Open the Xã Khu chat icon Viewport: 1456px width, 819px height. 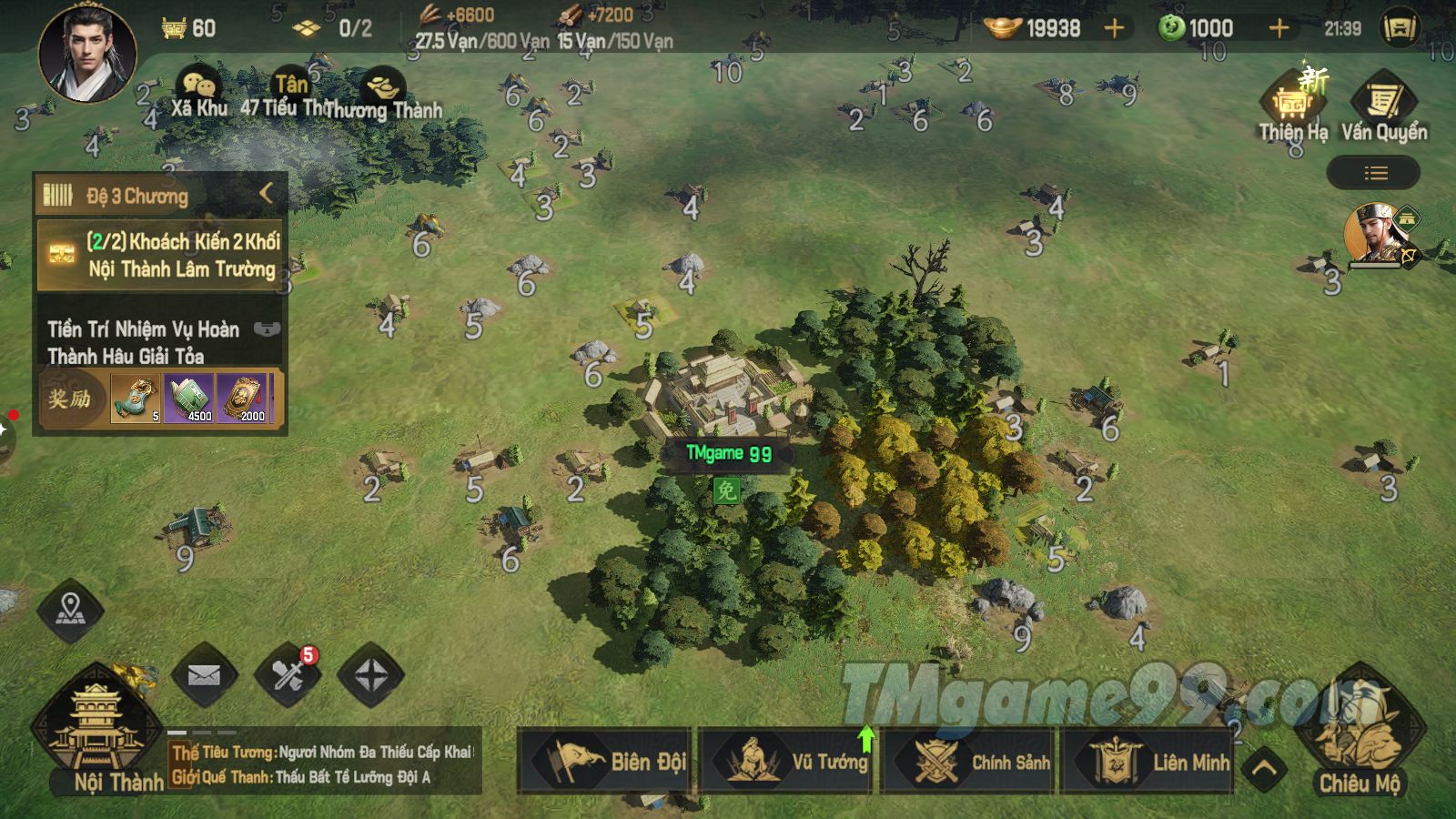click(198, 93)
